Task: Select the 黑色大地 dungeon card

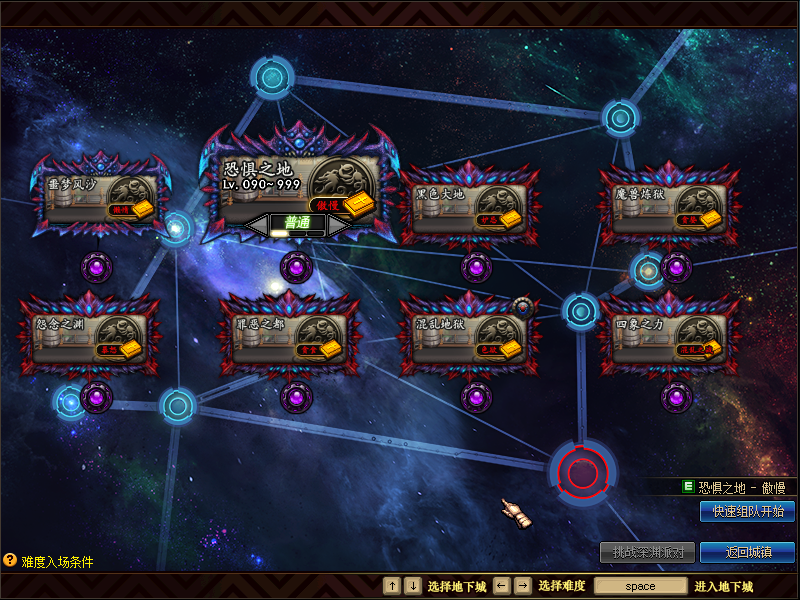Action: pyautogui.click(x=469, y=205)
